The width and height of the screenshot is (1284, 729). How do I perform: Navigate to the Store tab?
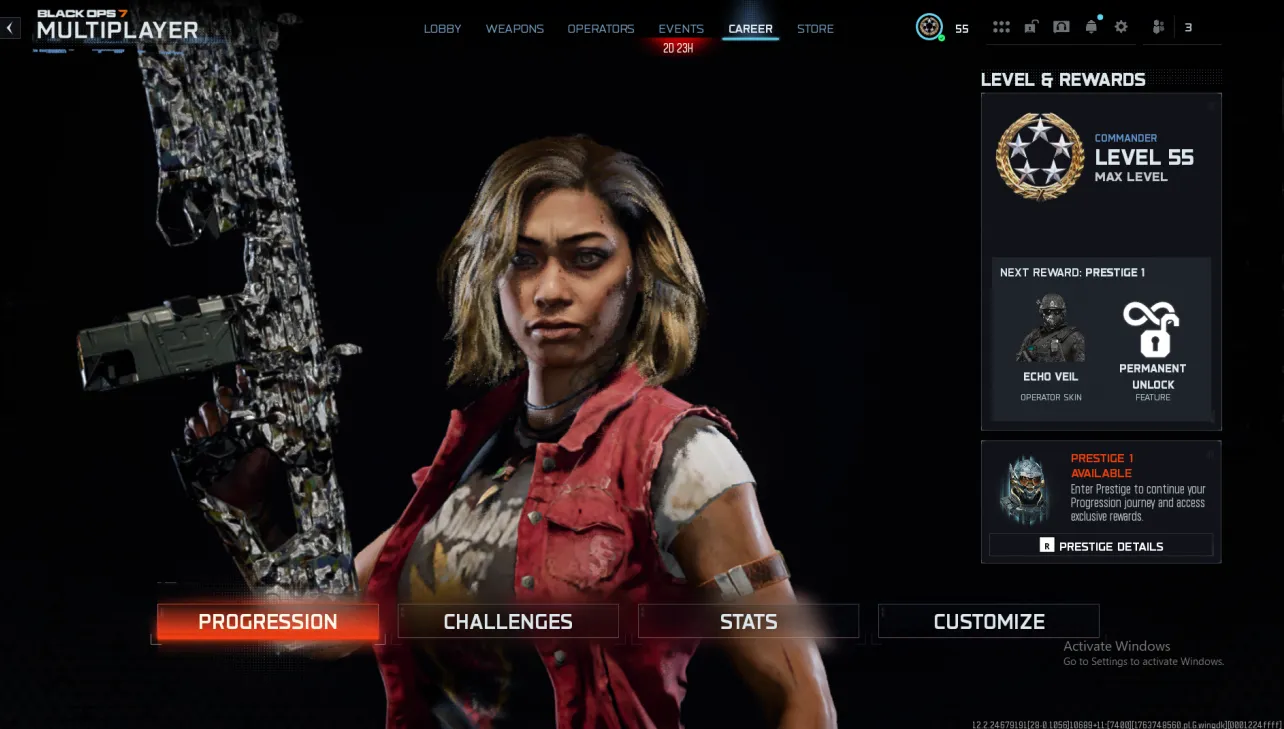click(x=815, y=28)
